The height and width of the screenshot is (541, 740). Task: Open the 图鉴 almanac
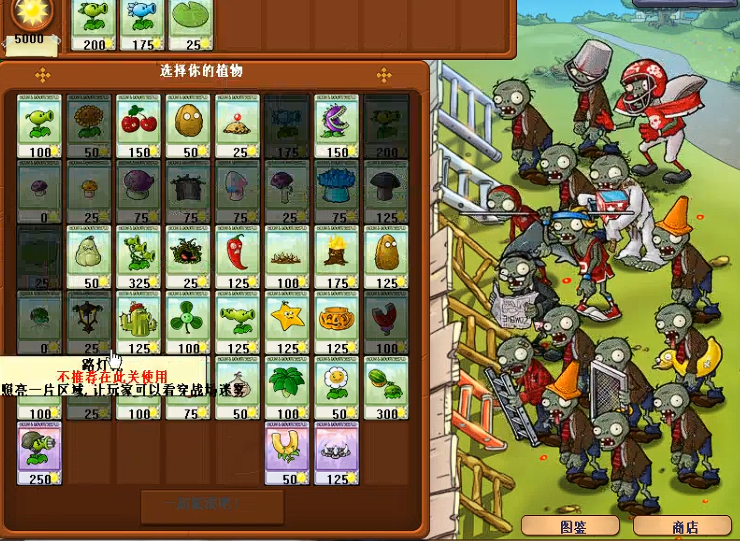(573, 526)
